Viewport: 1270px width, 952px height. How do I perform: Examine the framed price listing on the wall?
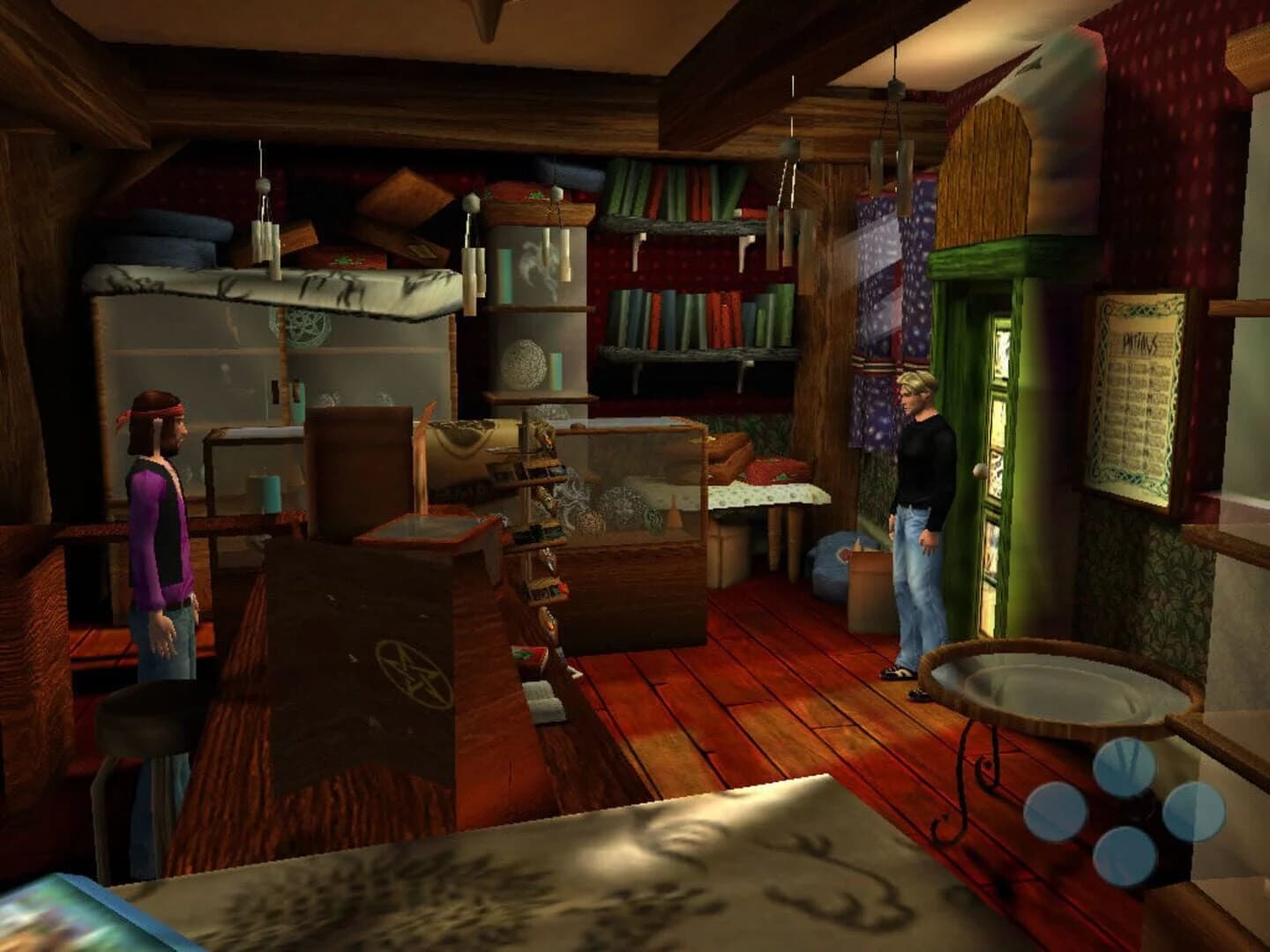pos(1138,388)
